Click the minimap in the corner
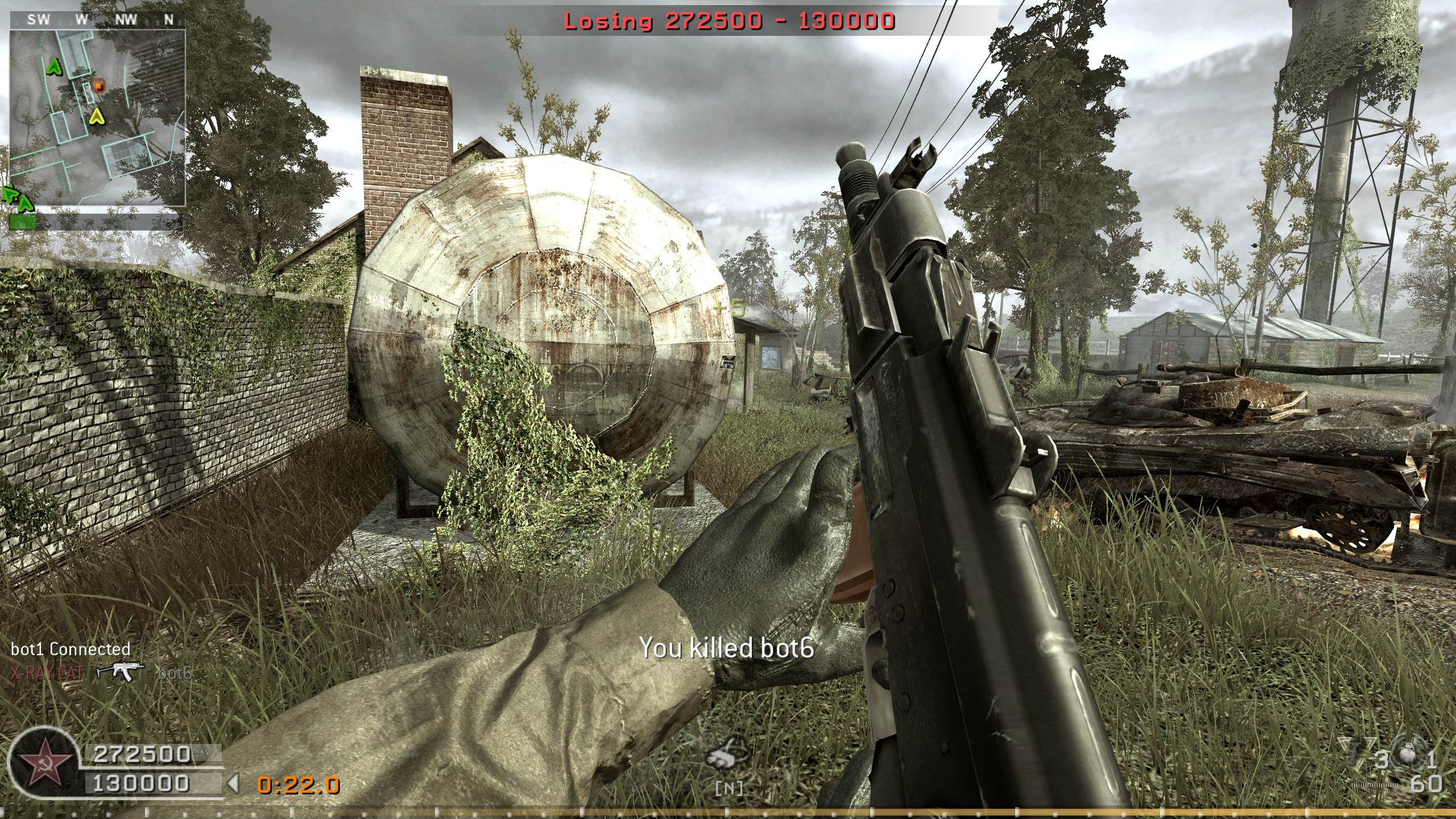 coord(97,117)
